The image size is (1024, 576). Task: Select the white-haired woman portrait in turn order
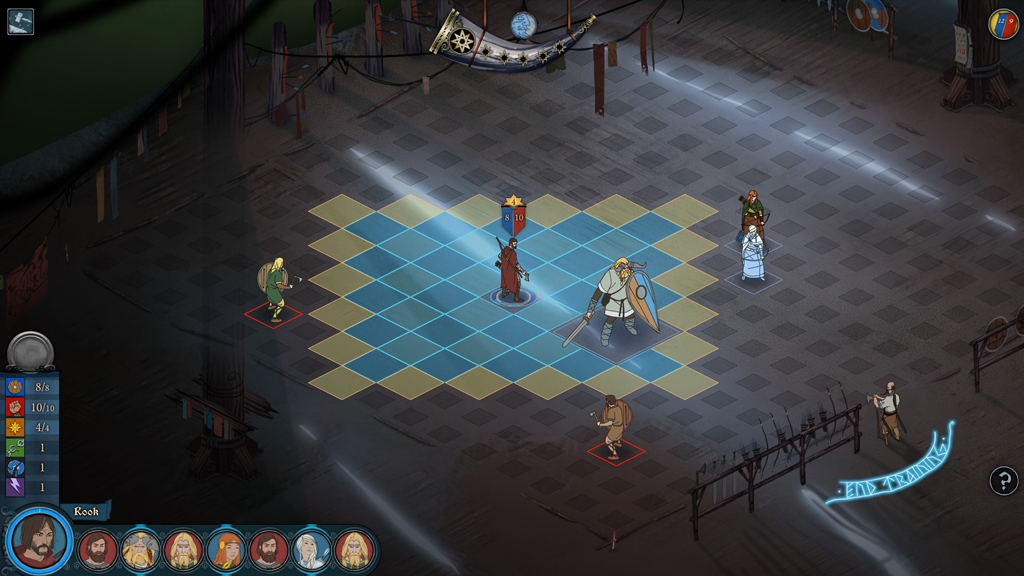pyautogui.click(x=311, y=549)
